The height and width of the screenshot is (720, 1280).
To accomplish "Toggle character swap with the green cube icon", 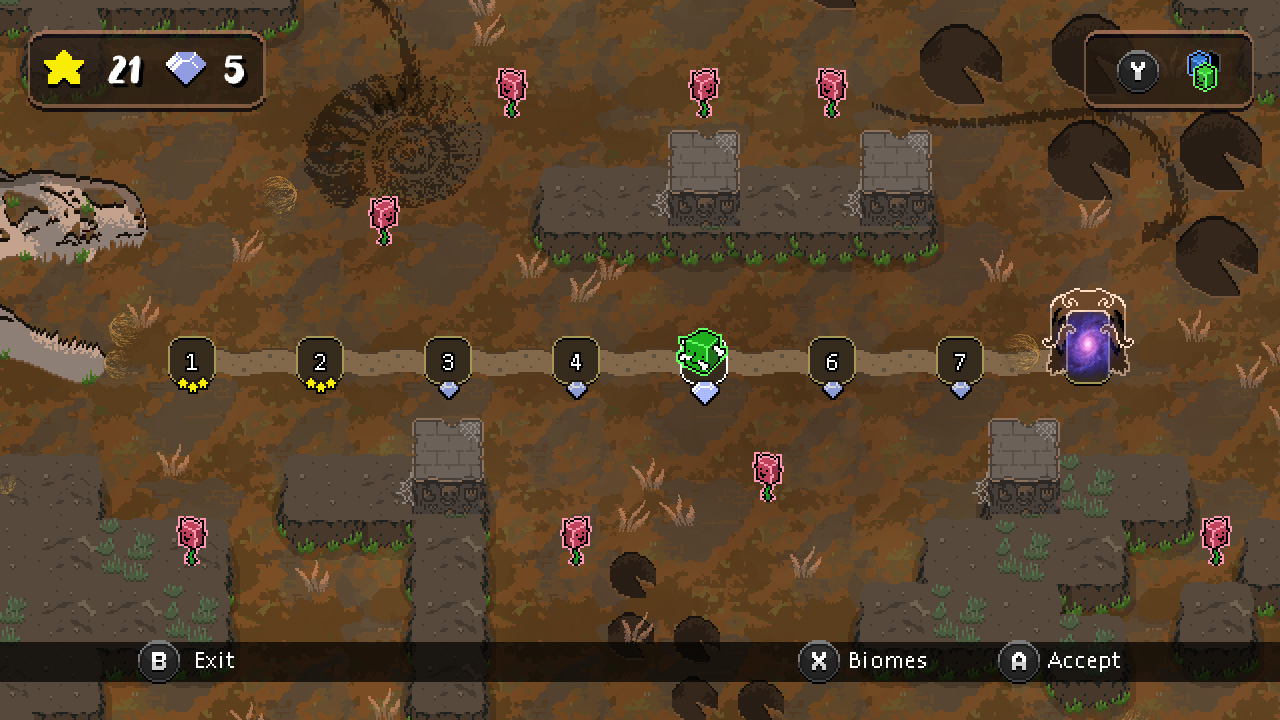I will tap(1203, 71).
